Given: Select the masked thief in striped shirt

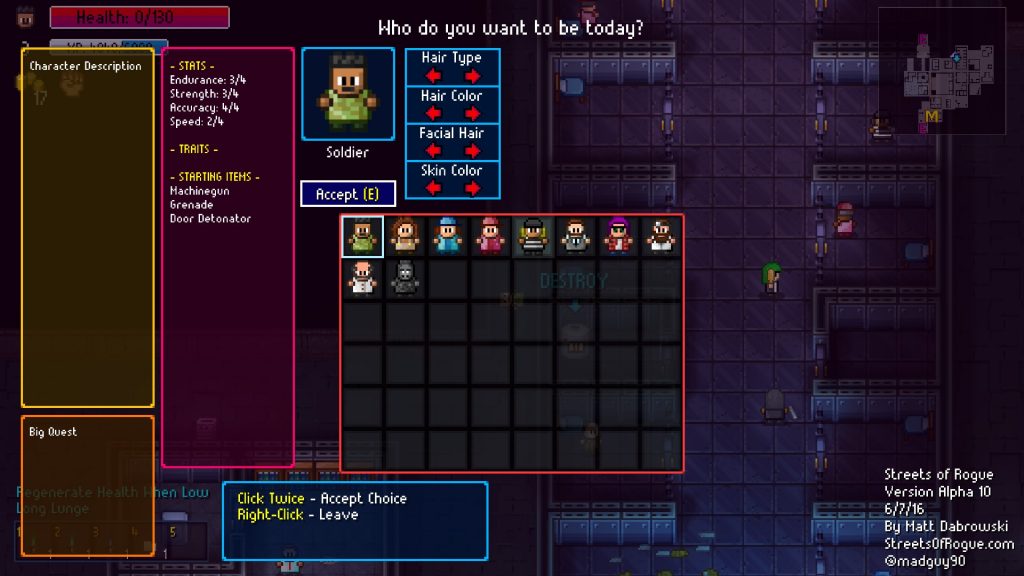Looking at the screenshot, I should (x=533, y=237).
